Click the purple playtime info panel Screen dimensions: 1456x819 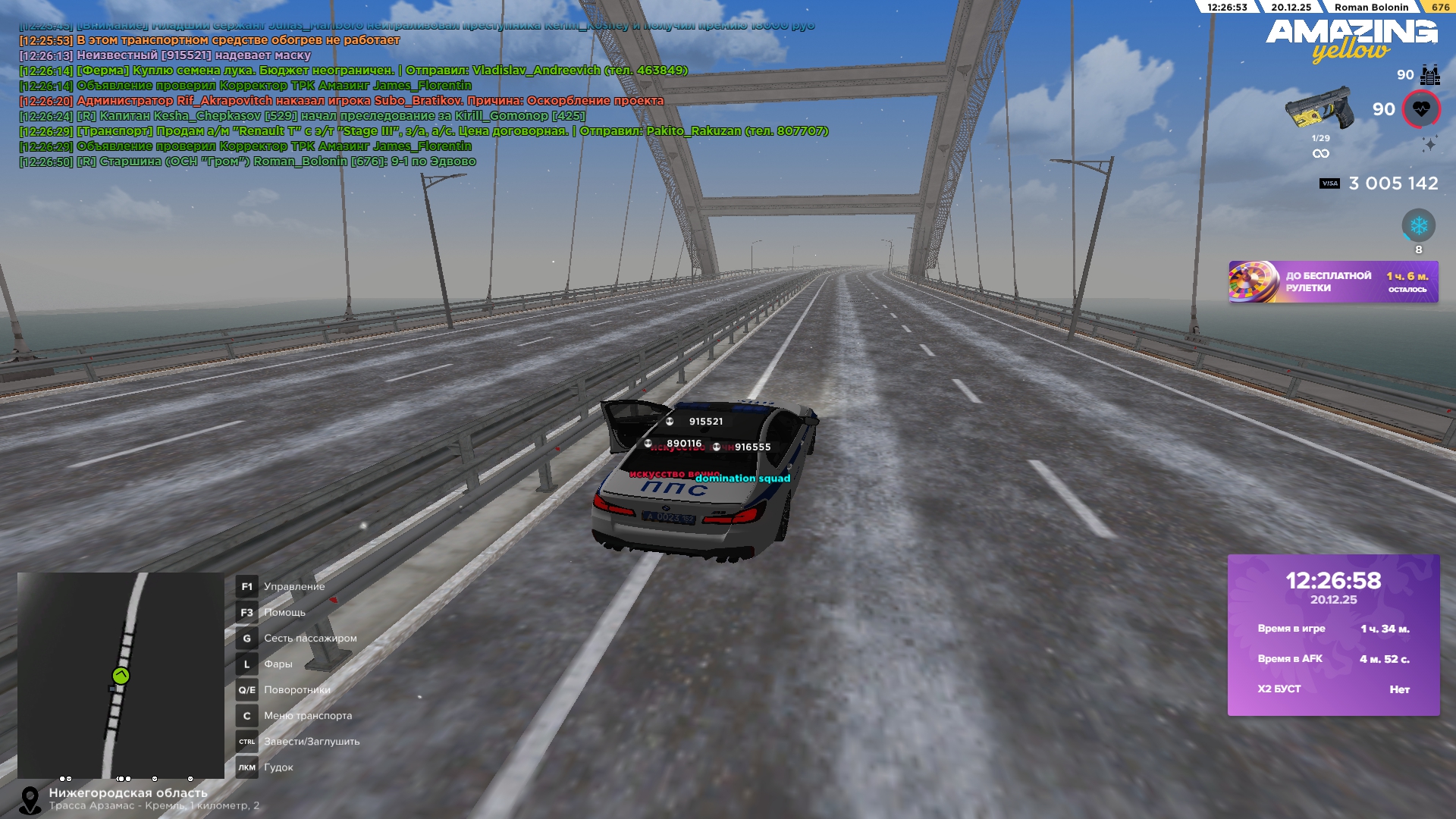[1333, 635]
